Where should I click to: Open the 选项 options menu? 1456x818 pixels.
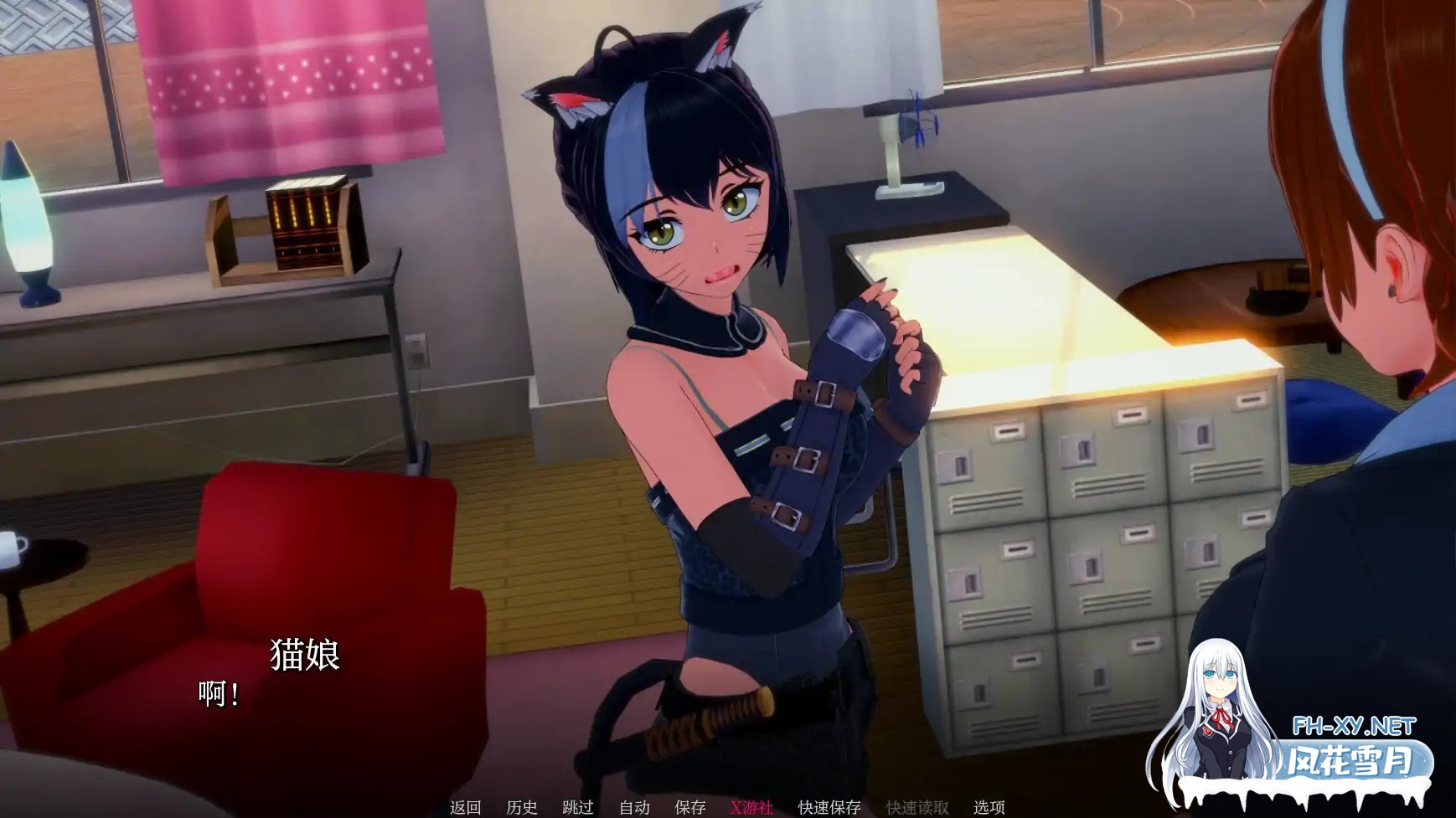click(989, 806)
